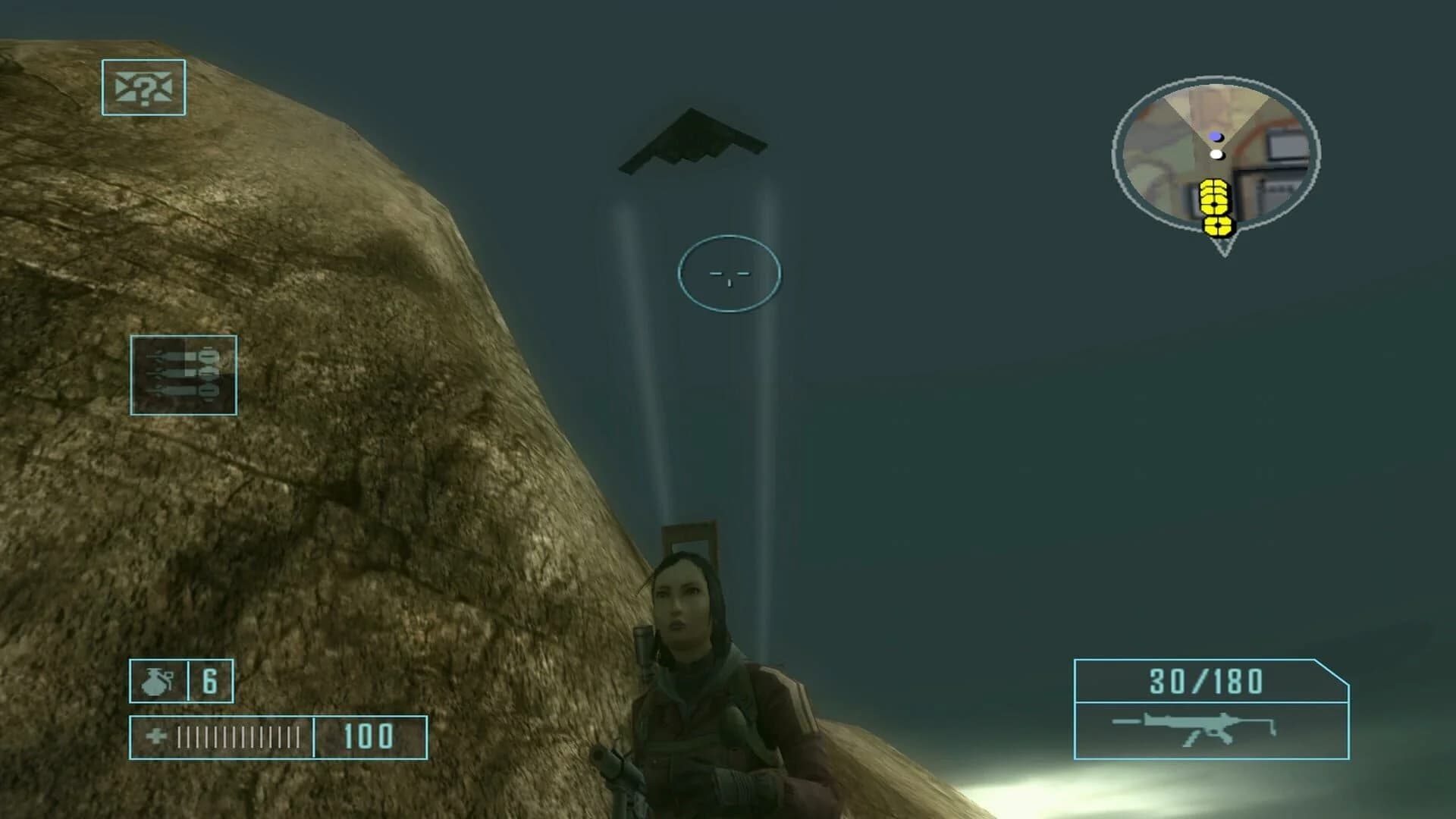Click a yellow objective marker on the minimap
Screen dimensions: 1456x819
pos(1213,197)
